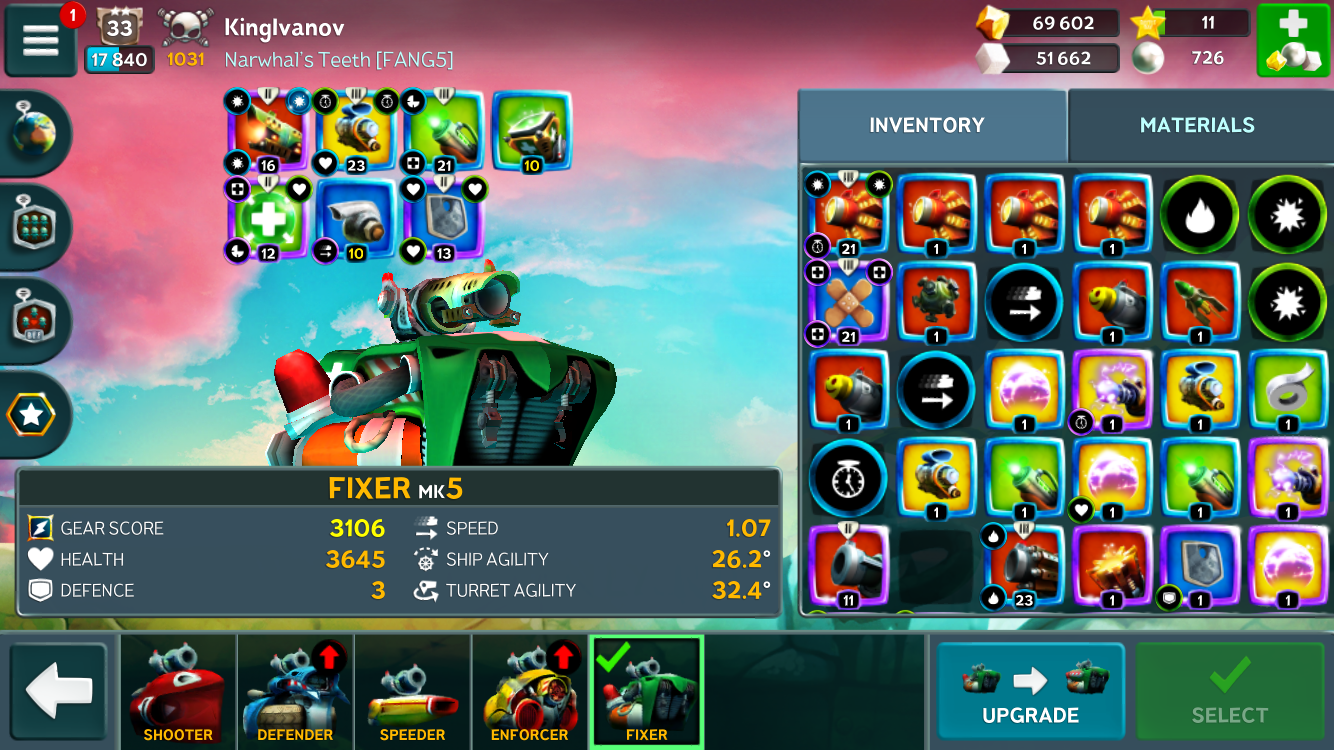Open the Inventory tab
The height and width of the screenshot is (750, 1334).
pos(927,125)
